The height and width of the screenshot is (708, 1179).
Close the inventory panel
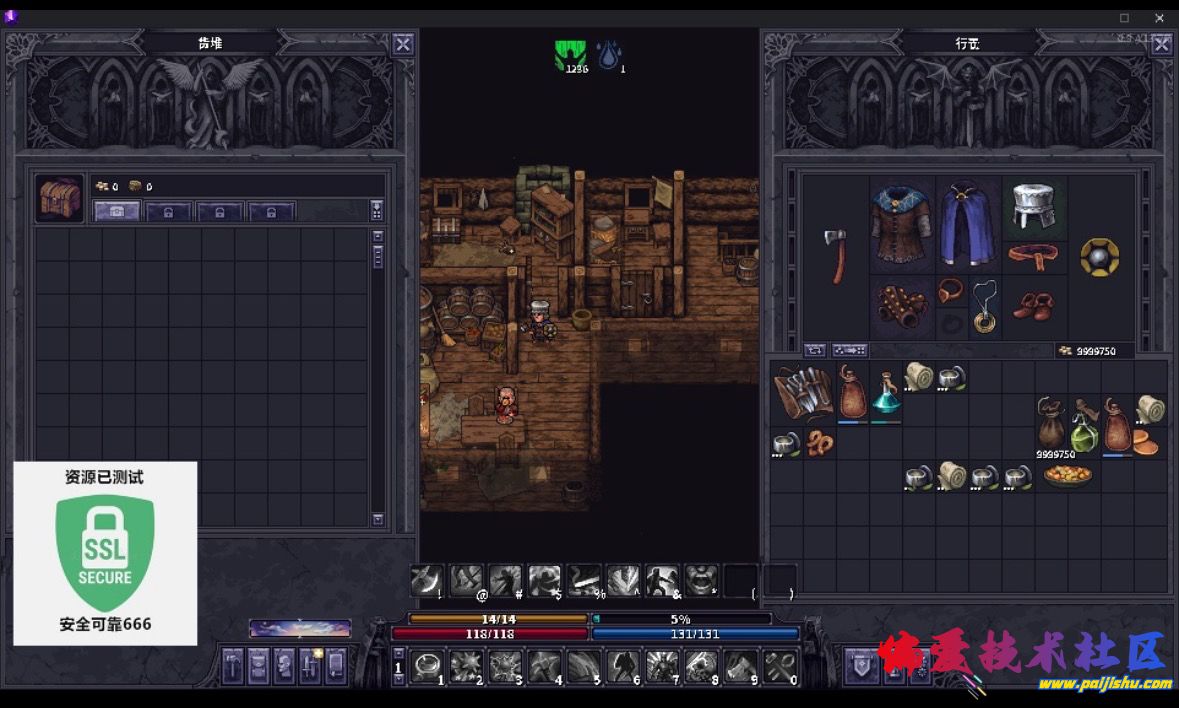pos(1161,44)
